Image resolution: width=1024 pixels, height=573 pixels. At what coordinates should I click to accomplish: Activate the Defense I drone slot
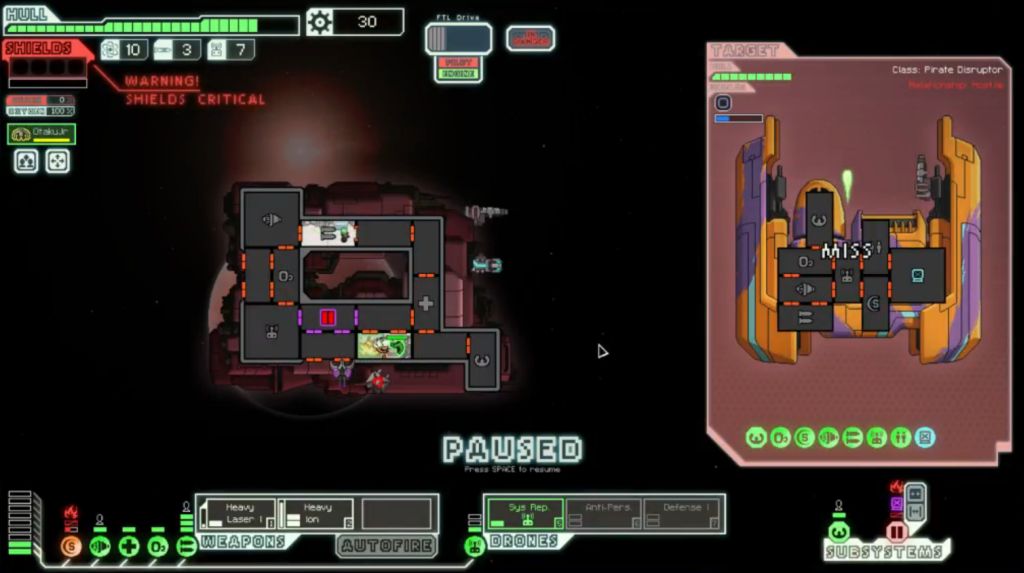click(x=683, y=513)
